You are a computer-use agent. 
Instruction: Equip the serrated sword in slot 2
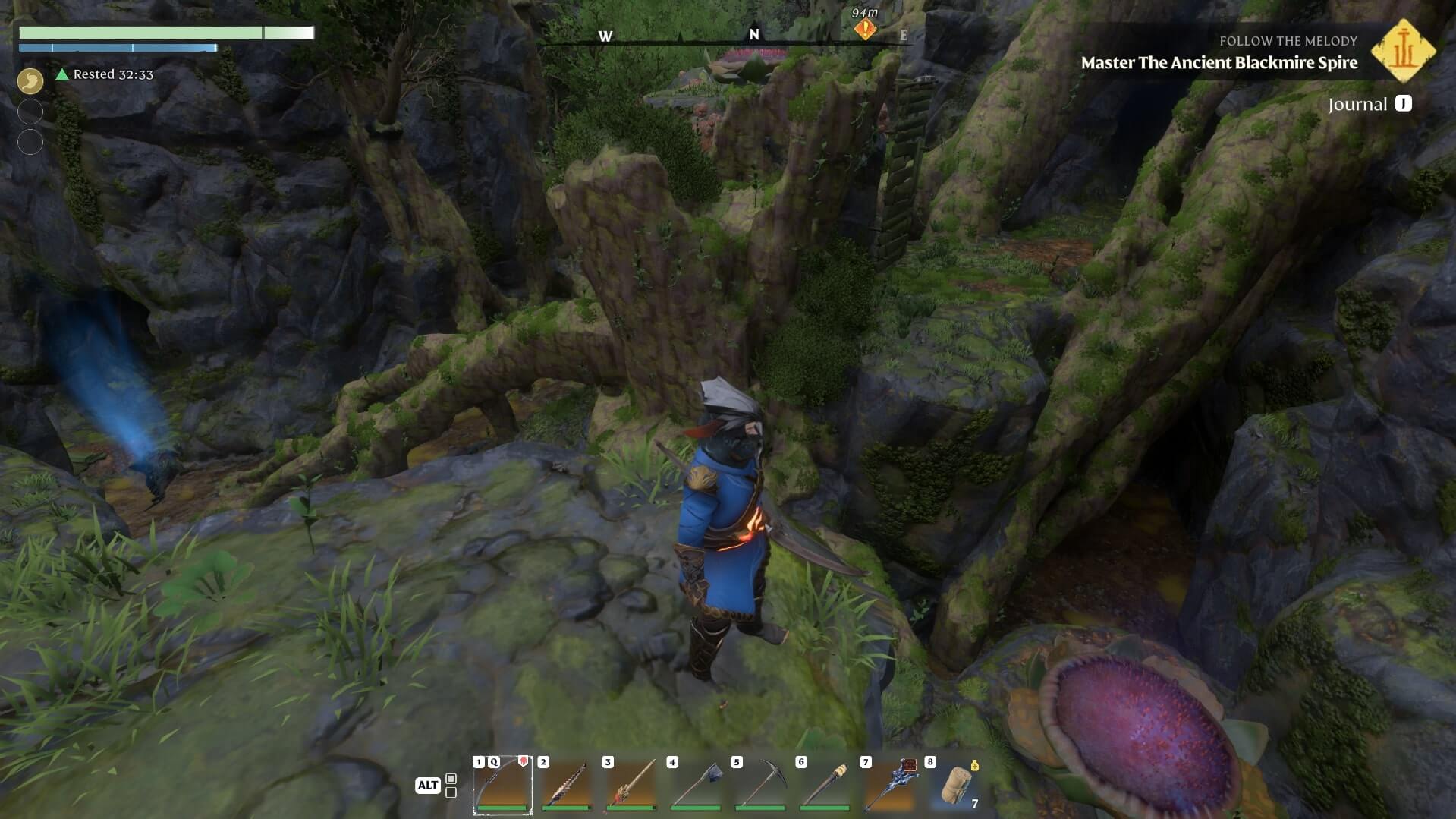567,785
